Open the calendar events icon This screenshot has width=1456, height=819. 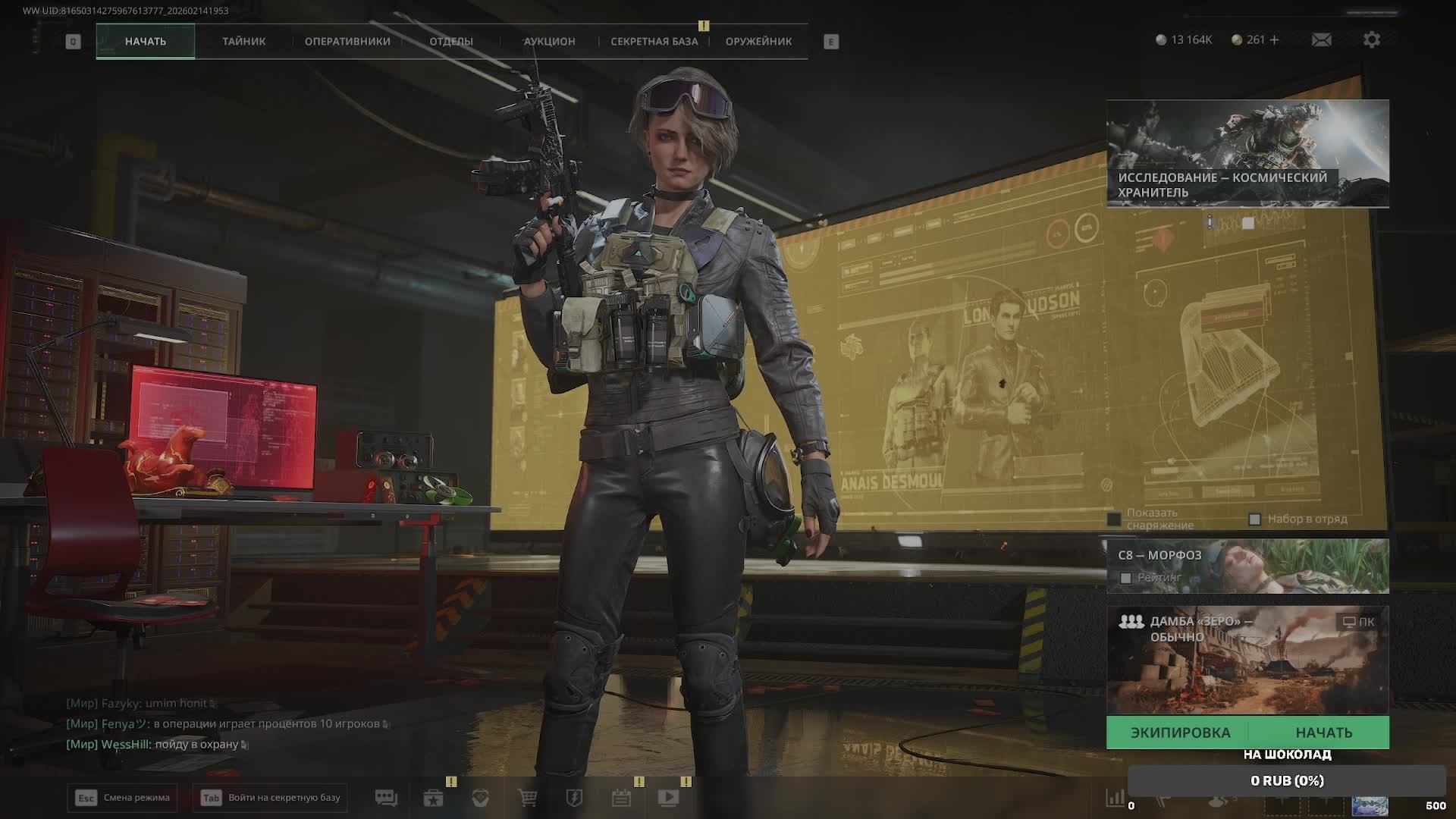coord(621,798)
